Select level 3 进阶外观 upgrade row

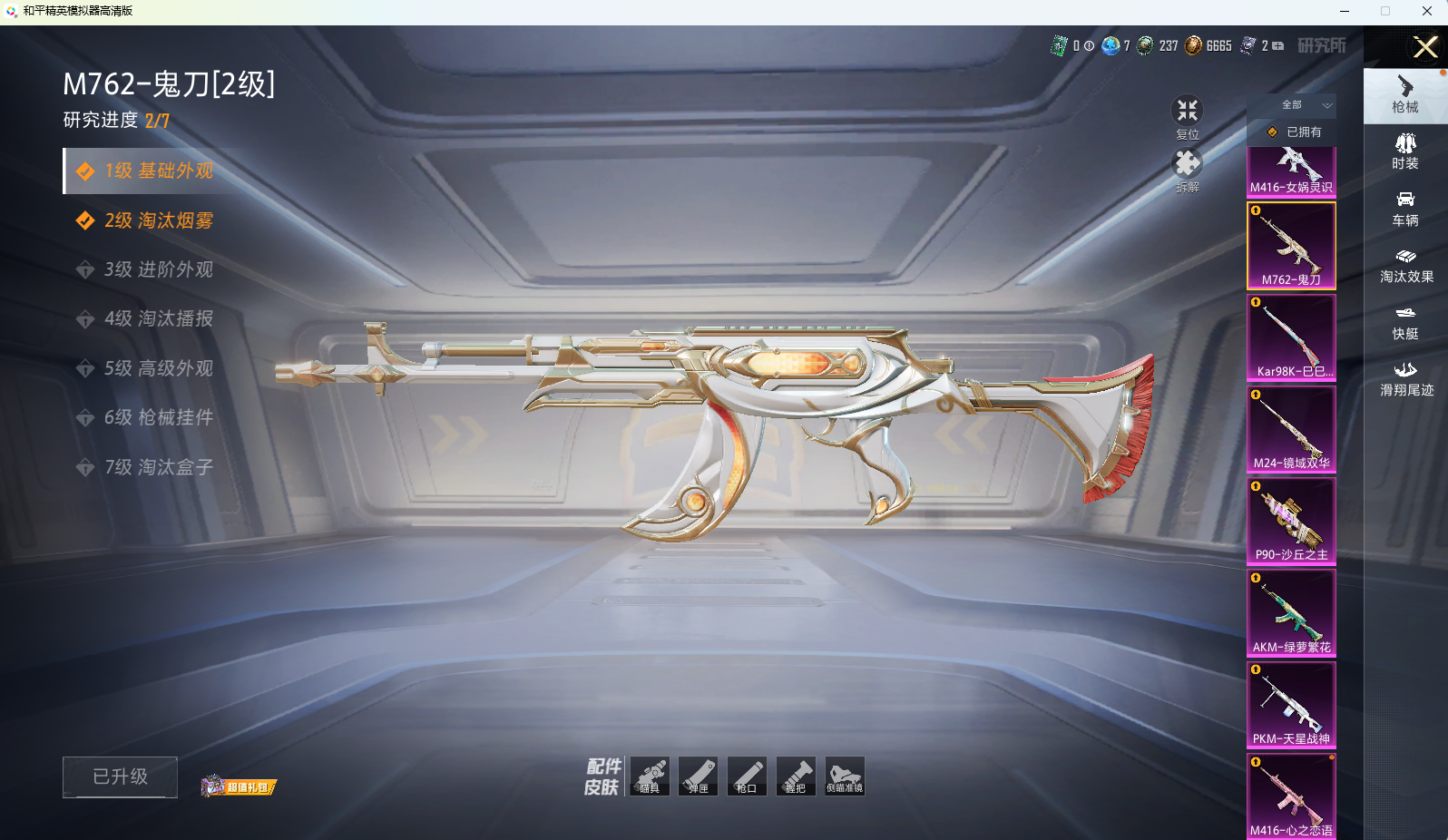pos(159,269)
